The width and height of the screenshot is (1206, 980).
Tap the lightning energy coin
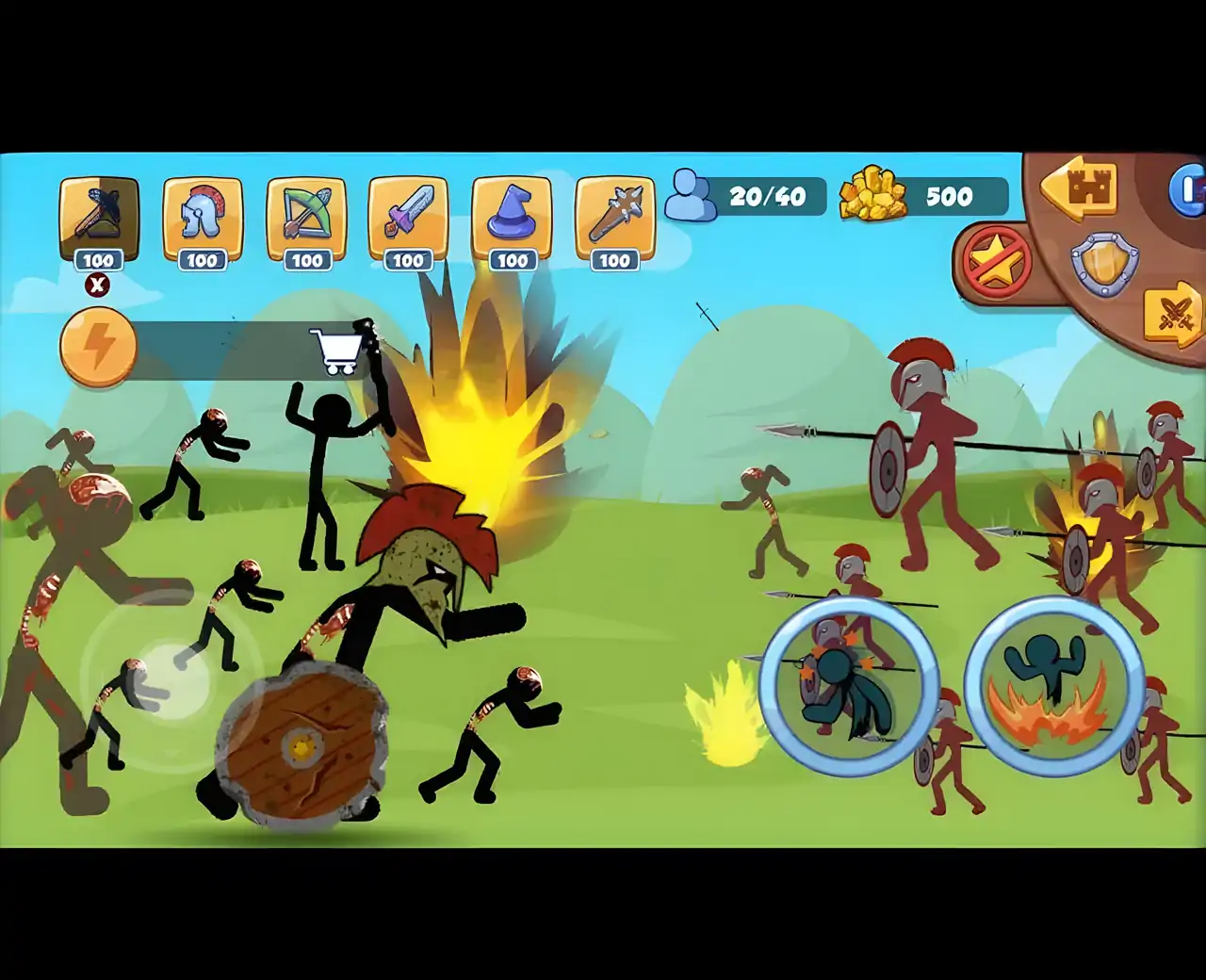pos(97,346)
